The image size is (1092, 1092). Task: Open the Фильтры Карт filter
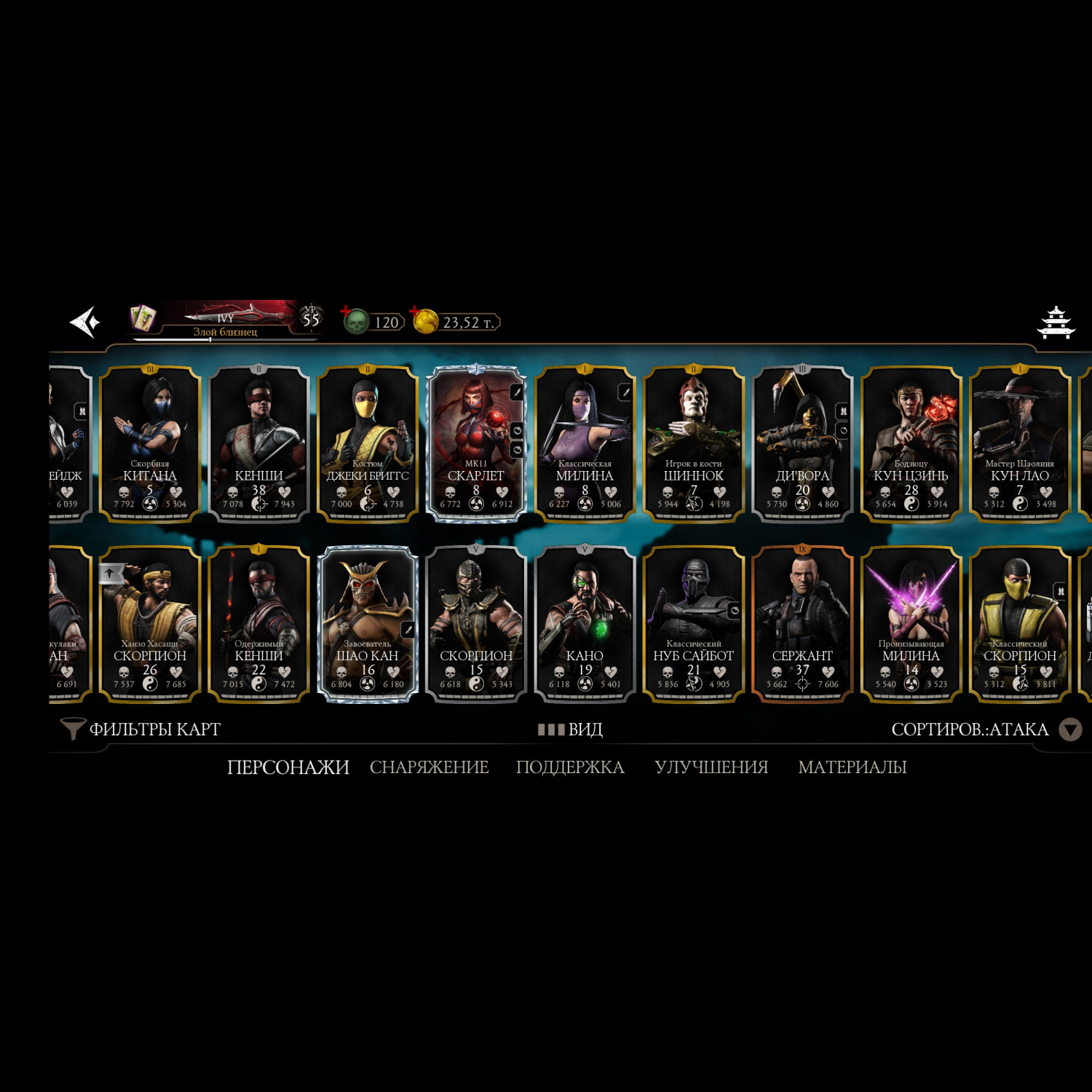click(x=141, y=729)
